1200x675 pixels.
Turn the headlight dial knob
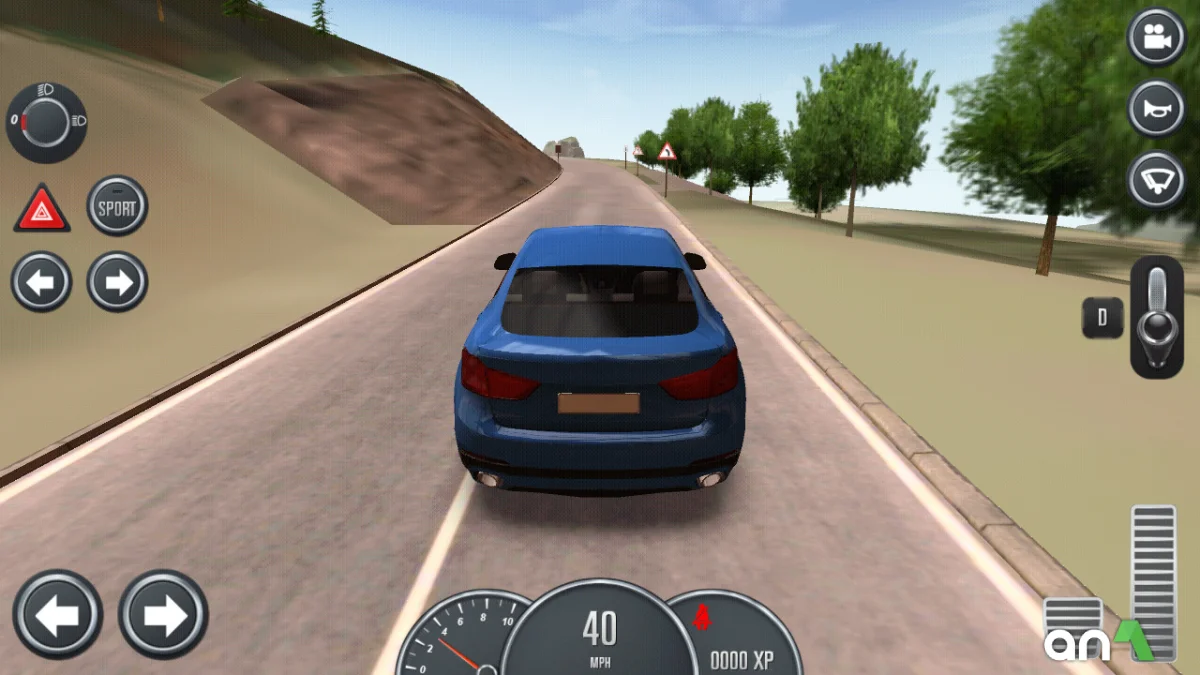[46, 123]
